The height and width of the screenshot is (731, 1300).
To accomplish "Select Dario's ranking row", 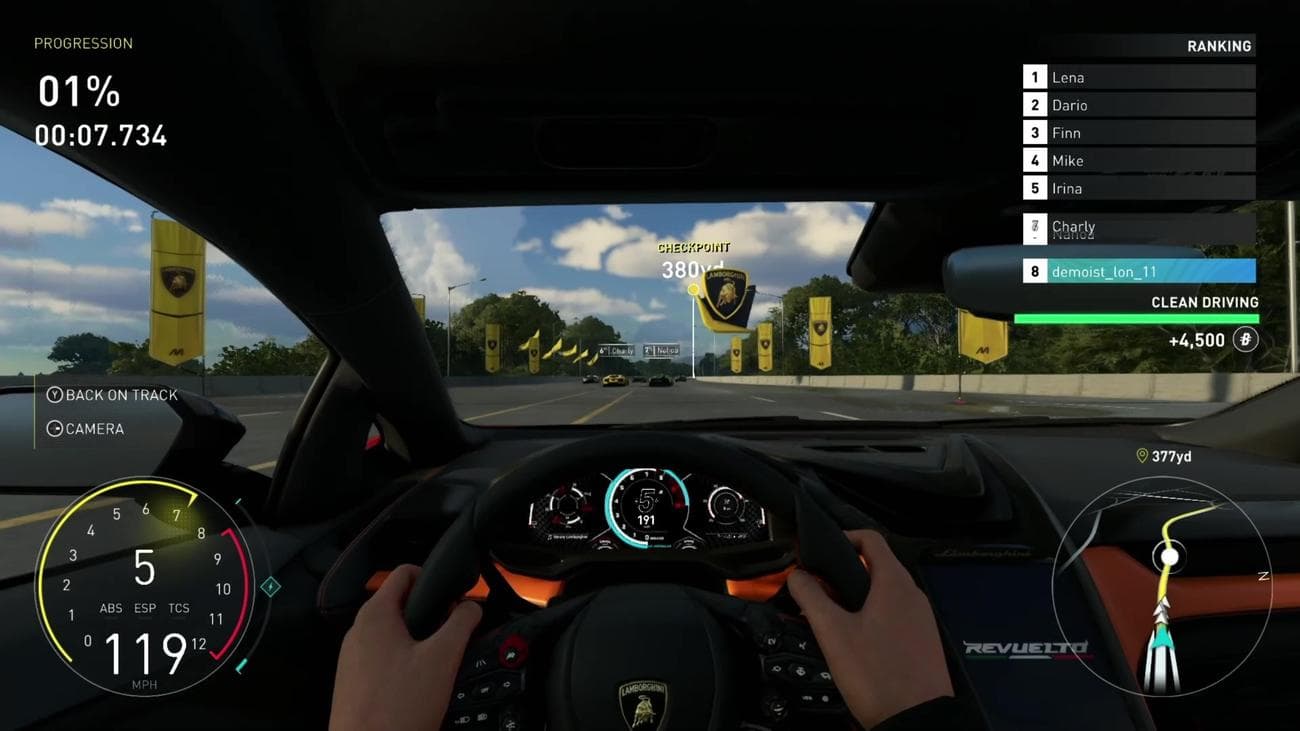I will (1138, 105).
